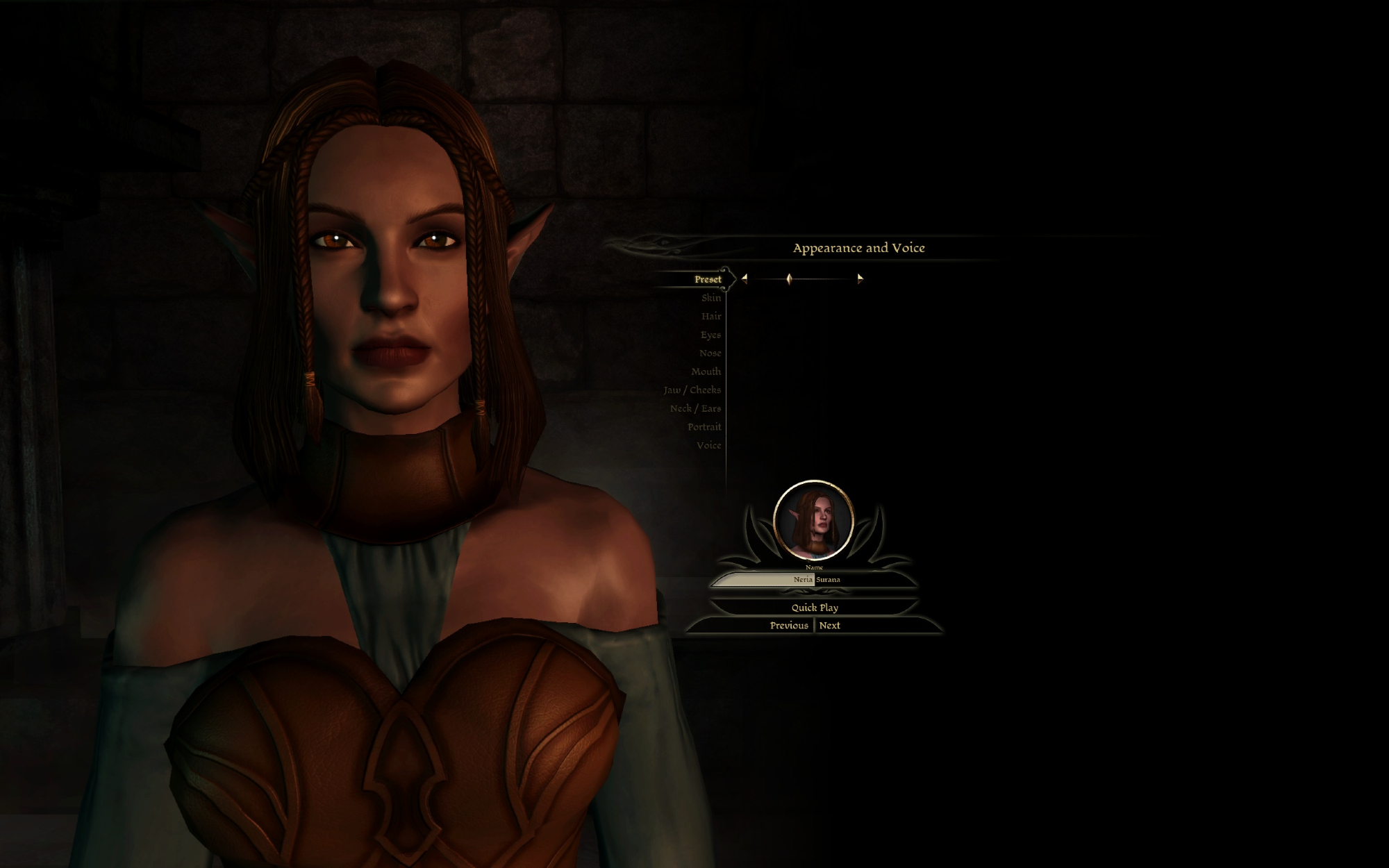Open Jaw / Cheeks settings
The height and width of the screenshot is (868, 1389).
(x=692, y=390)
